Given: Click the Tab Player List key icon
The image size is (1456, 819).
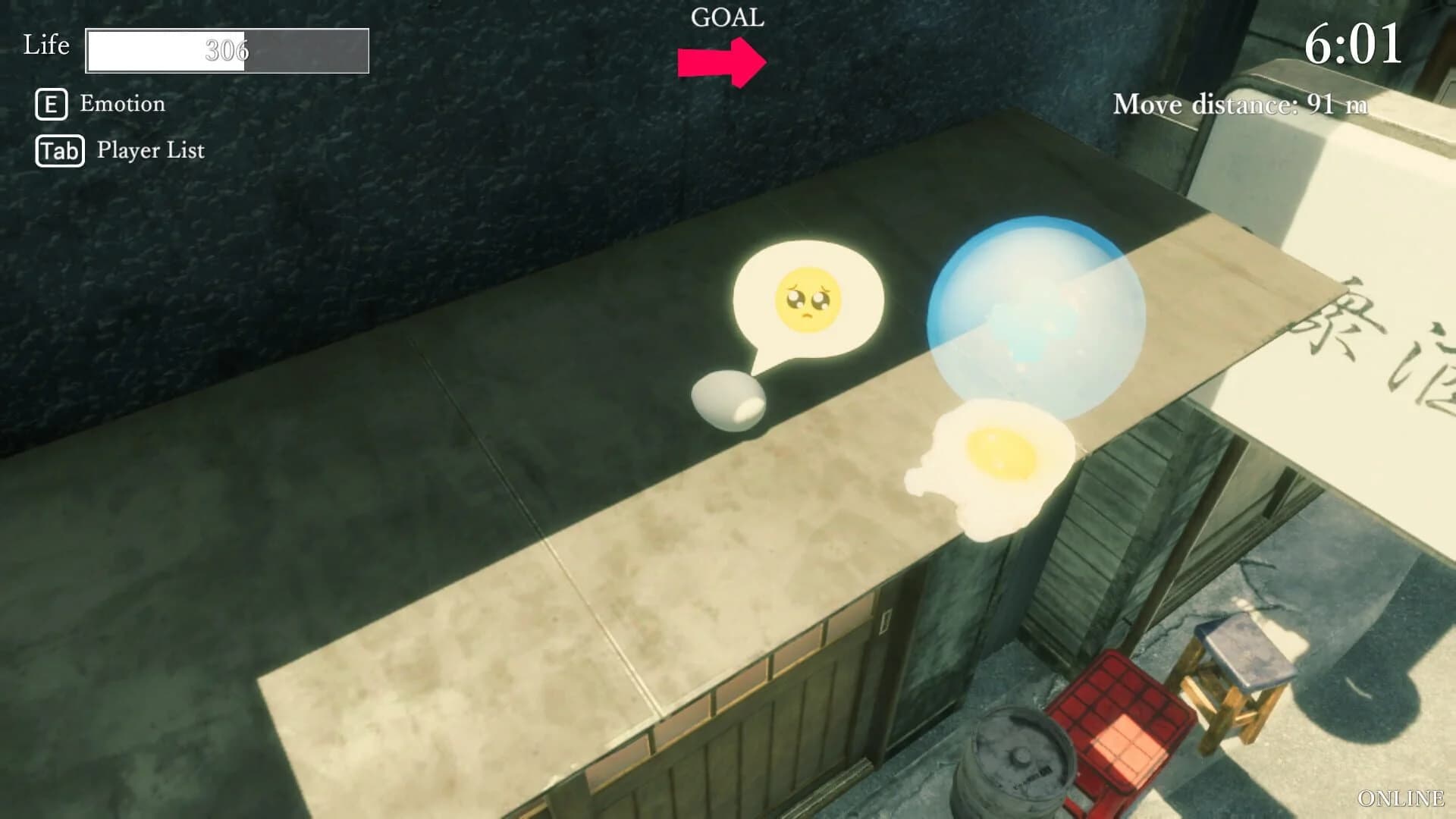Looking at the screenshot, I should pos(58,150).
